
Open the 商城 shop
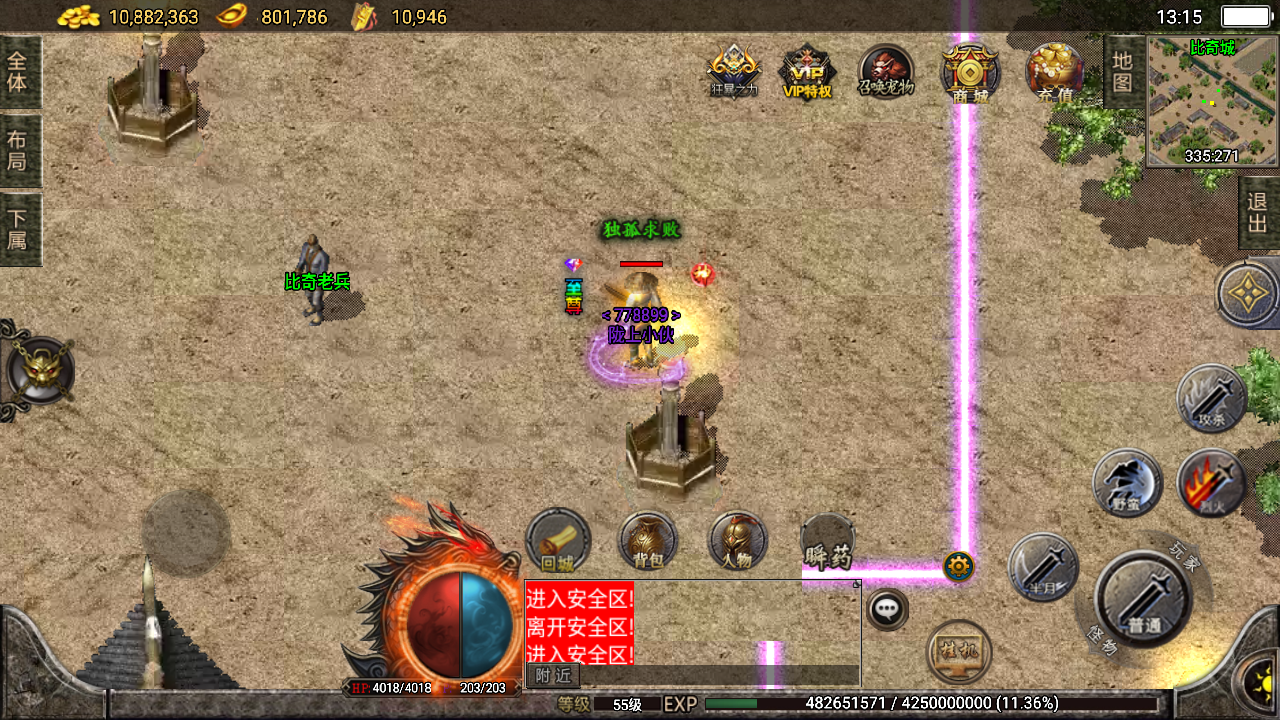tap(969, 72)
